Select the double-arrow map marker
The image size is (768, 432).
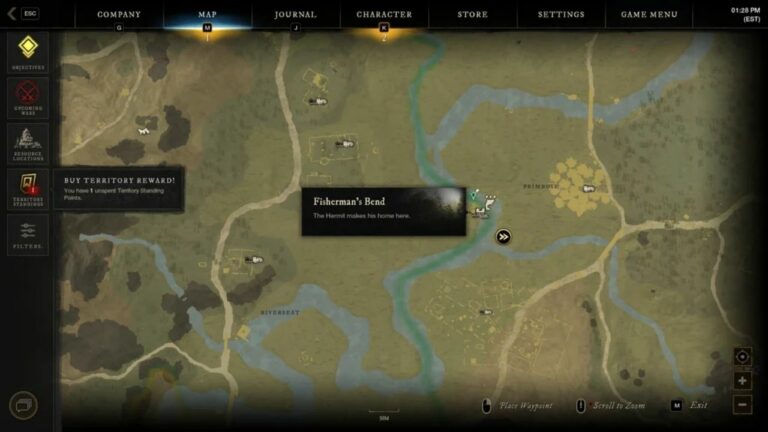click(504, 237)
